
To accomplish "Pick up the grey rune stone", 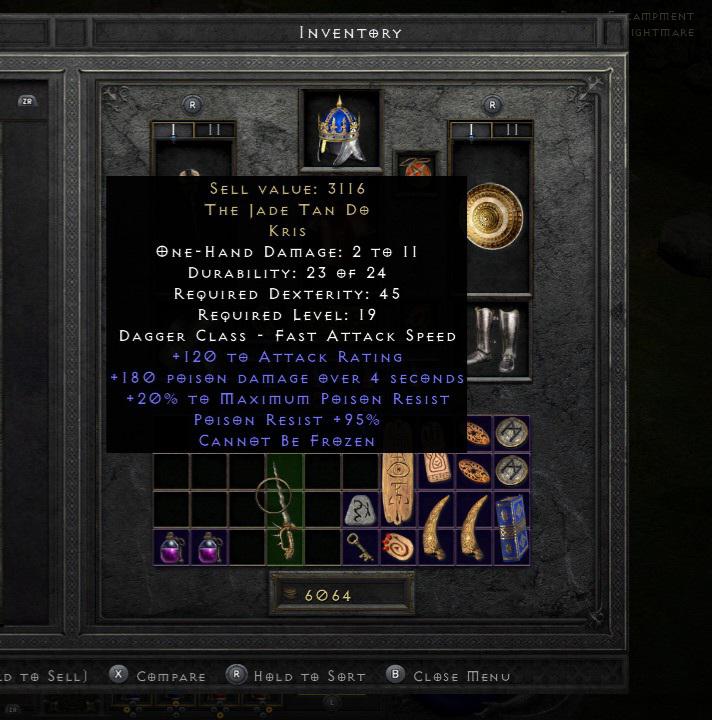I will (x=361, y=510).
